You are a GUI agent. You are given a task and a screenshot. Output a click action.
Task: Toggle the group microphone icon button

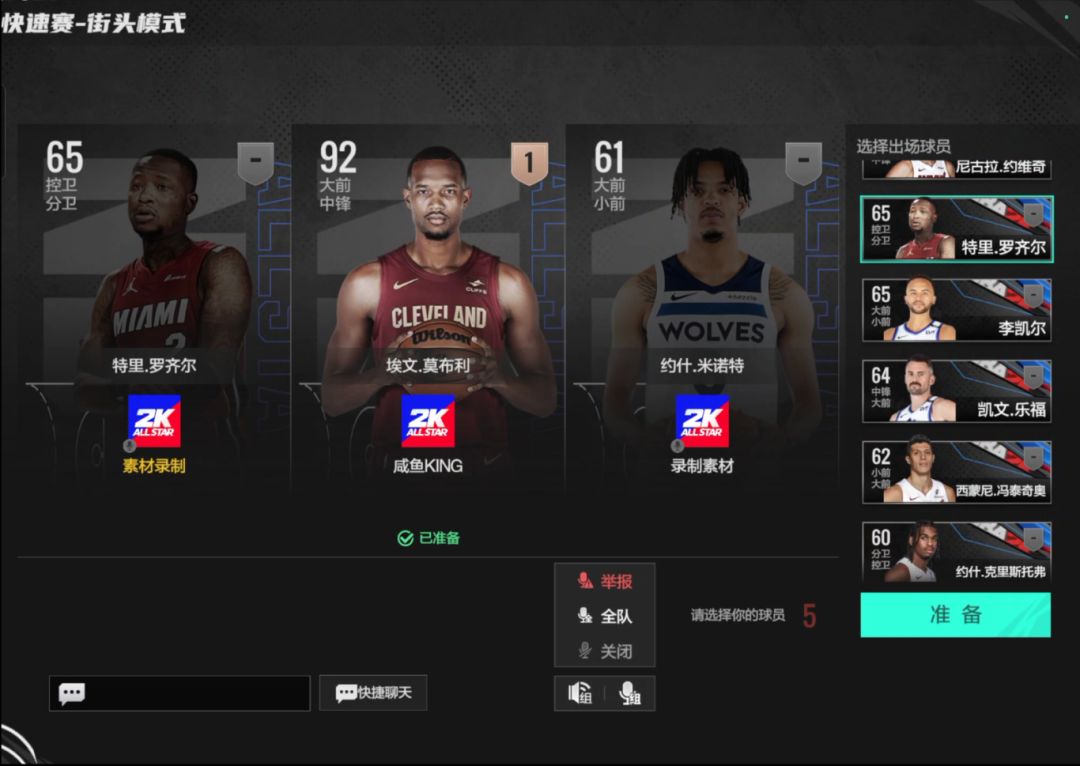tap(630, 693)
